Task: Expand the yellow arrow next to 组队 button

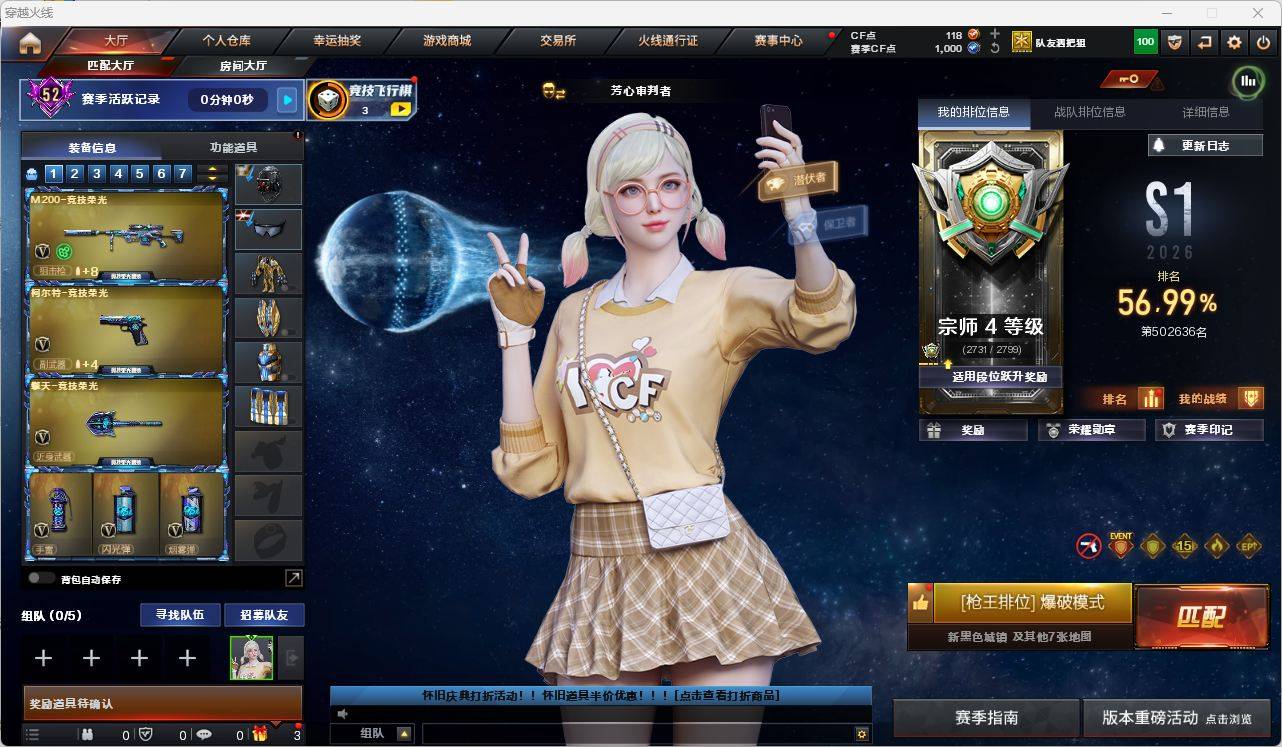Action: (x=403, y=733)
